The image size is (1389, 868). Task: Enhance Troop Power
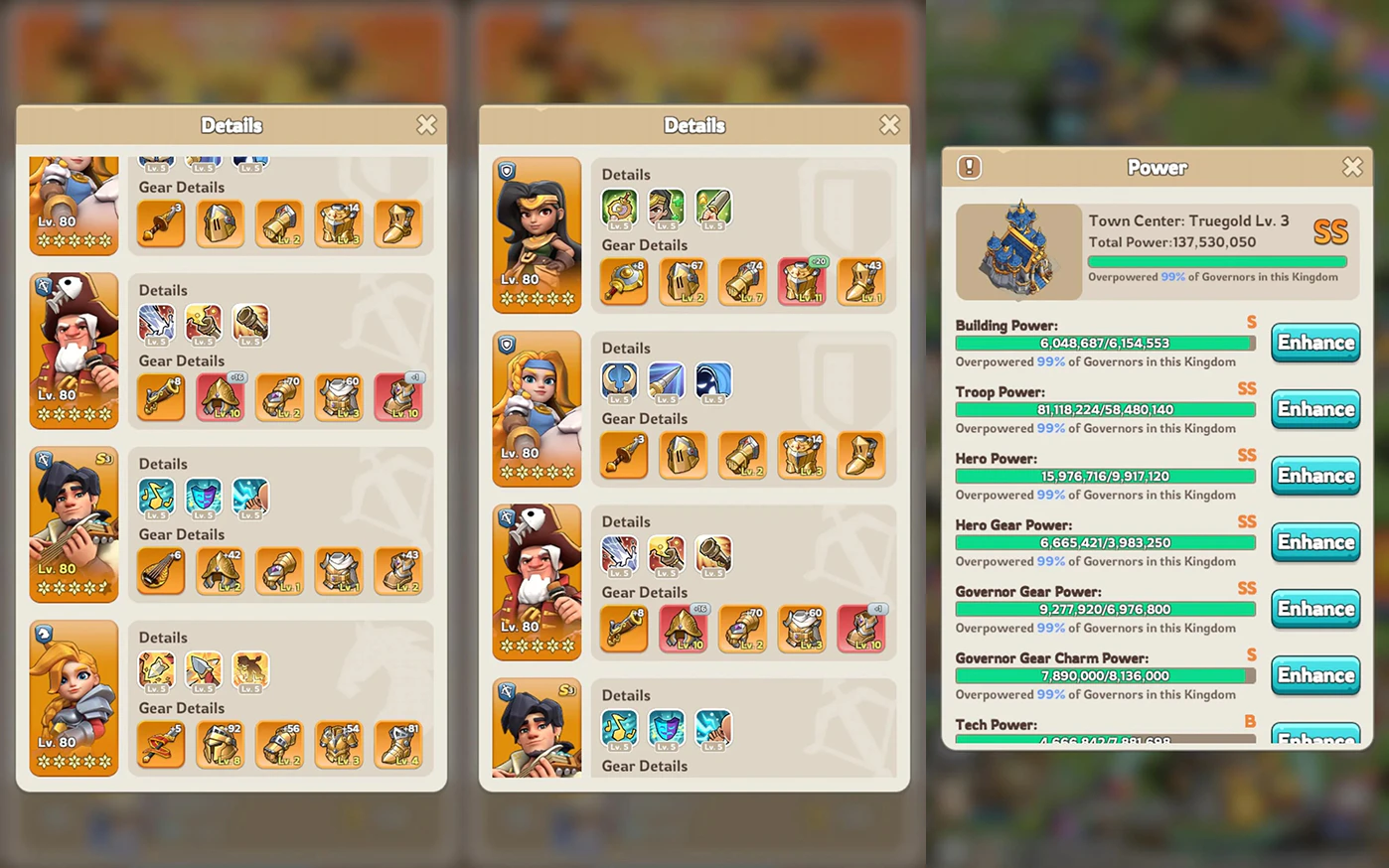1315,410
